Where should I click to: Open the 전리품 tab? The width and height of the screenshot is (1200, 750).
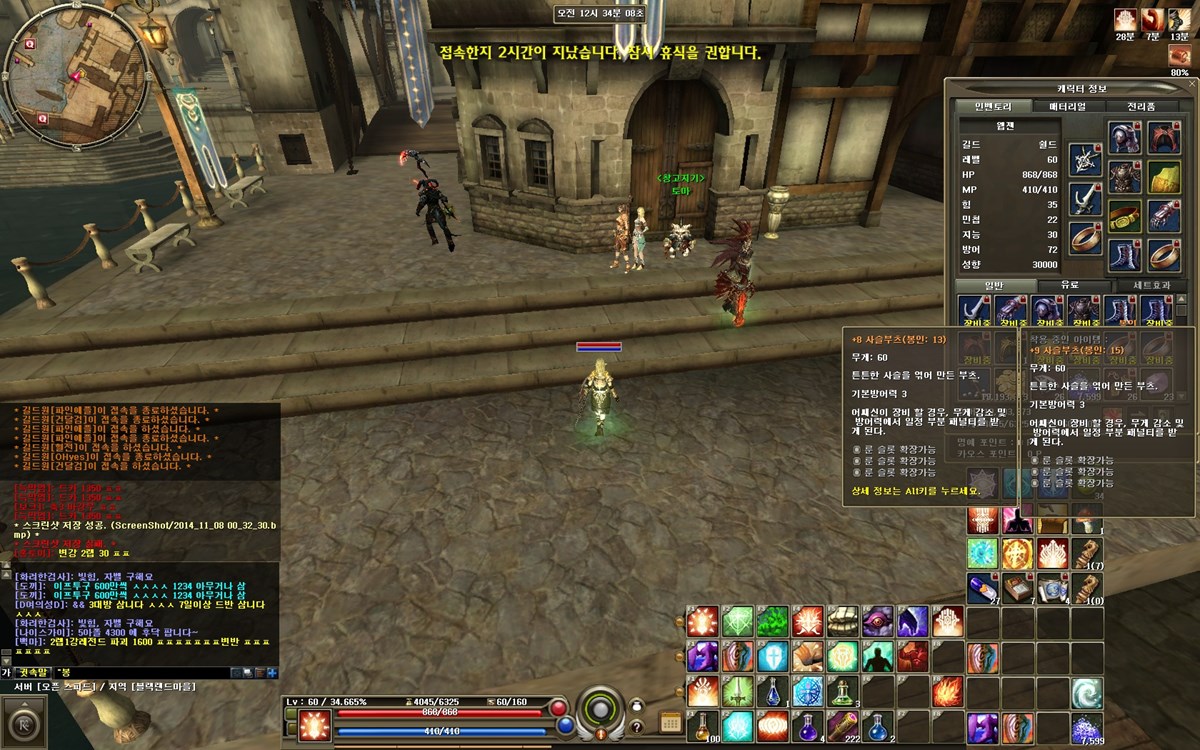[1141, 106]
